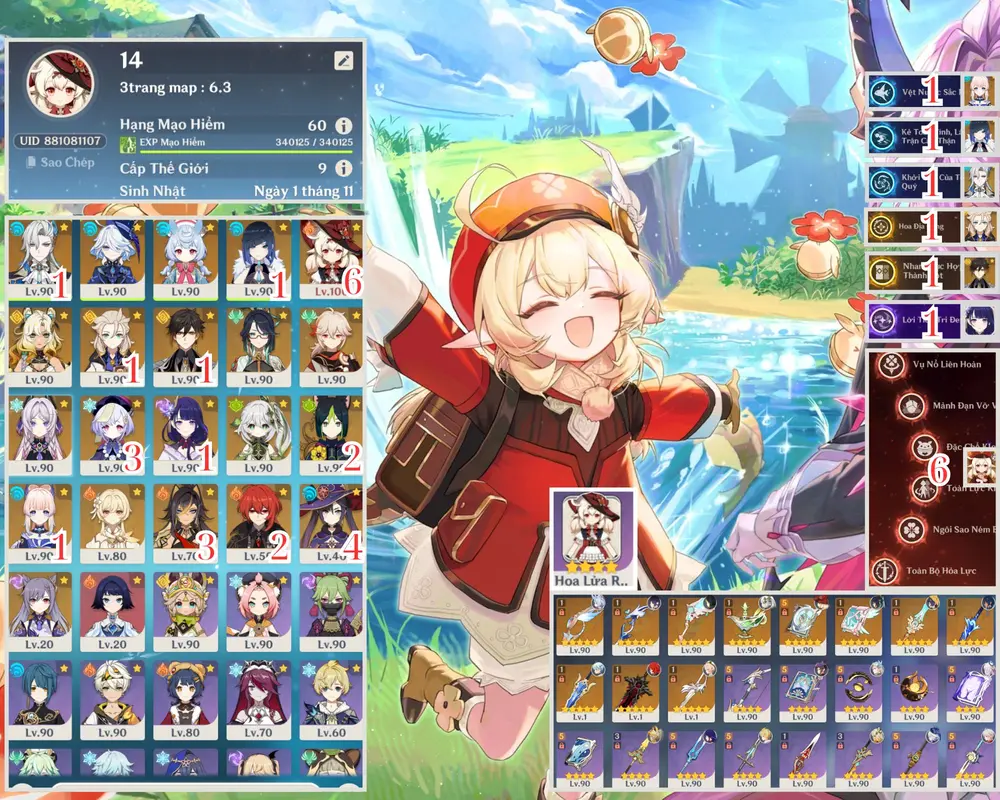Screen dimensions: 1000x800
Task: Copy the UID with Sao Chép
Action: tap(60, 162)
